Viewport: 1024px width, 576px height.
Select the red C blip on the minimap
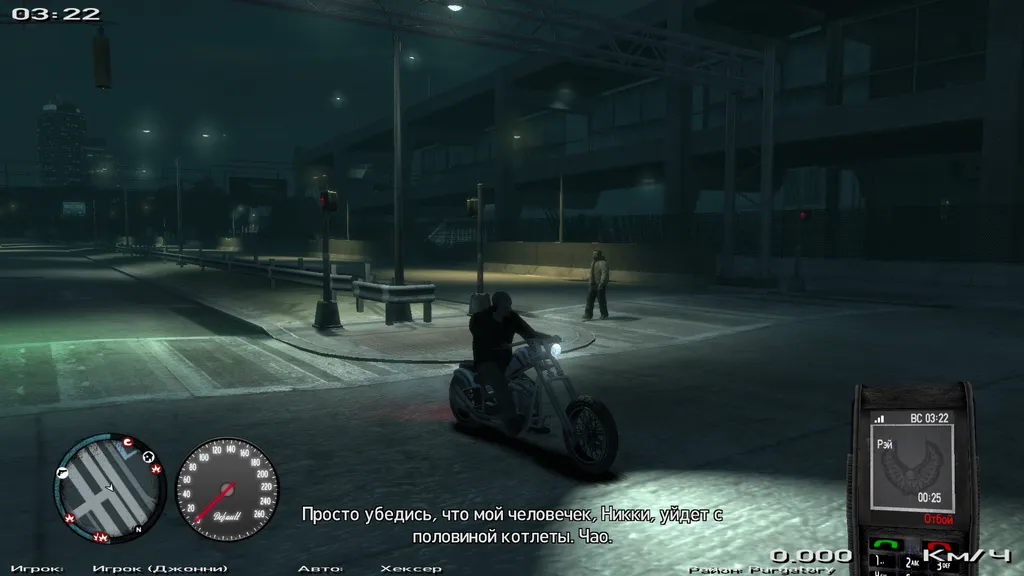click(127, 442)
